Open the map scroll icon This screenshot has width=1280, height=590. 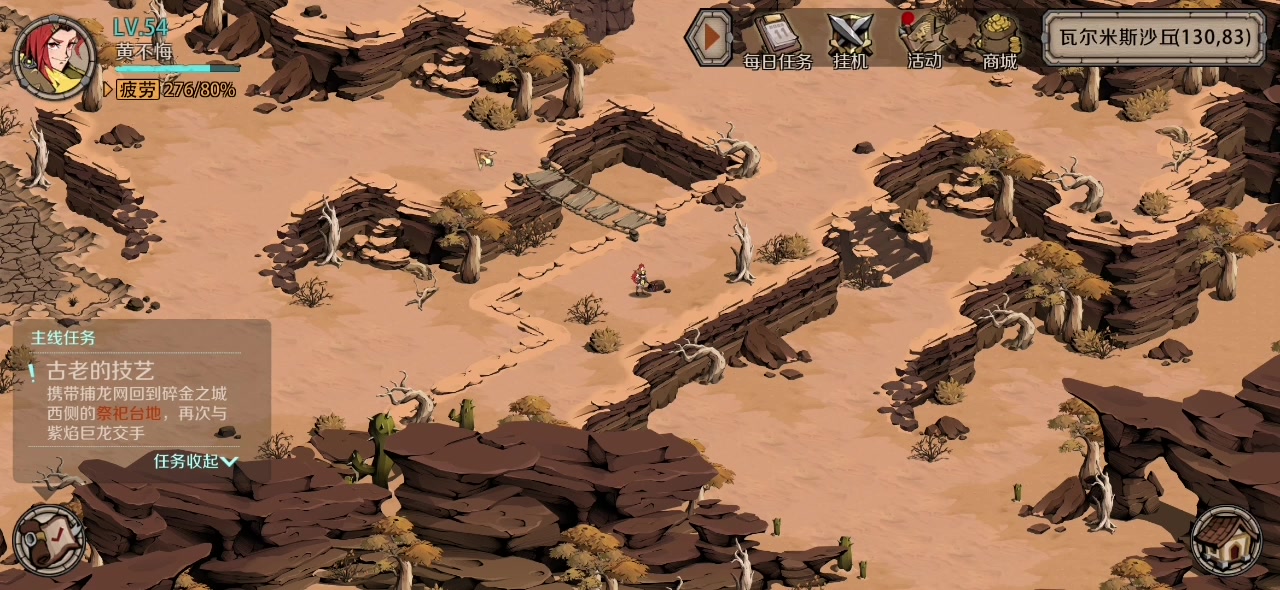pyautogui.click(x=50, y=539)
